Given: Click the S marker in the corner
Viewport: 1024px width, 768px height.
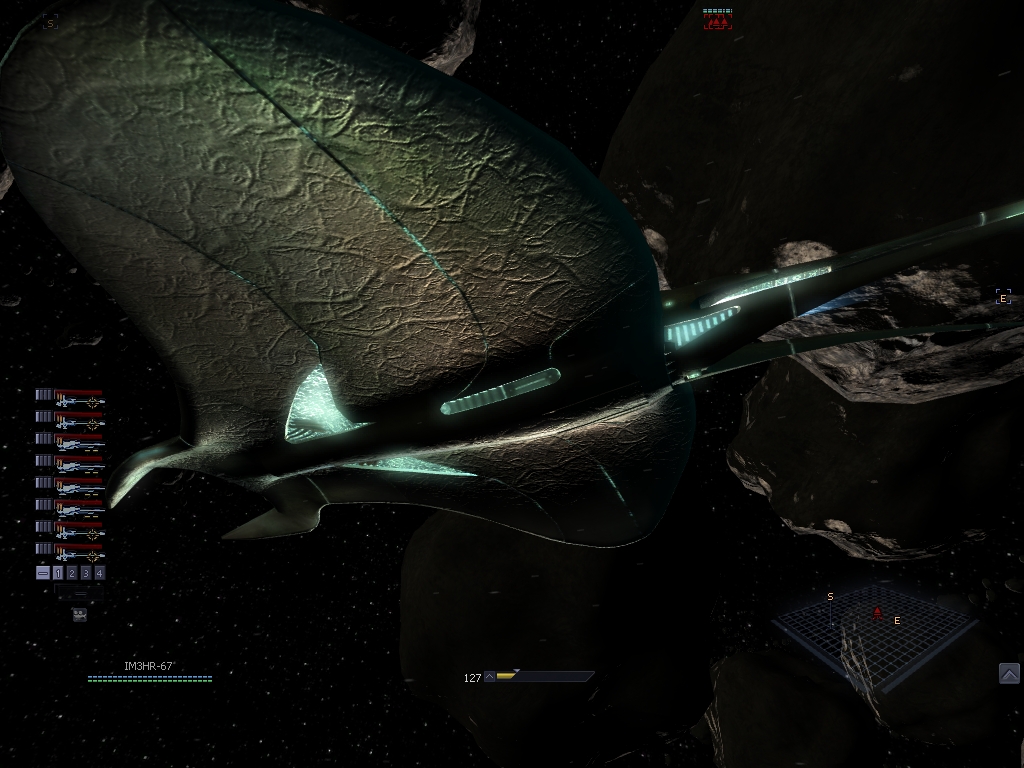Looking at the screenshot, I should click(50, 22).
